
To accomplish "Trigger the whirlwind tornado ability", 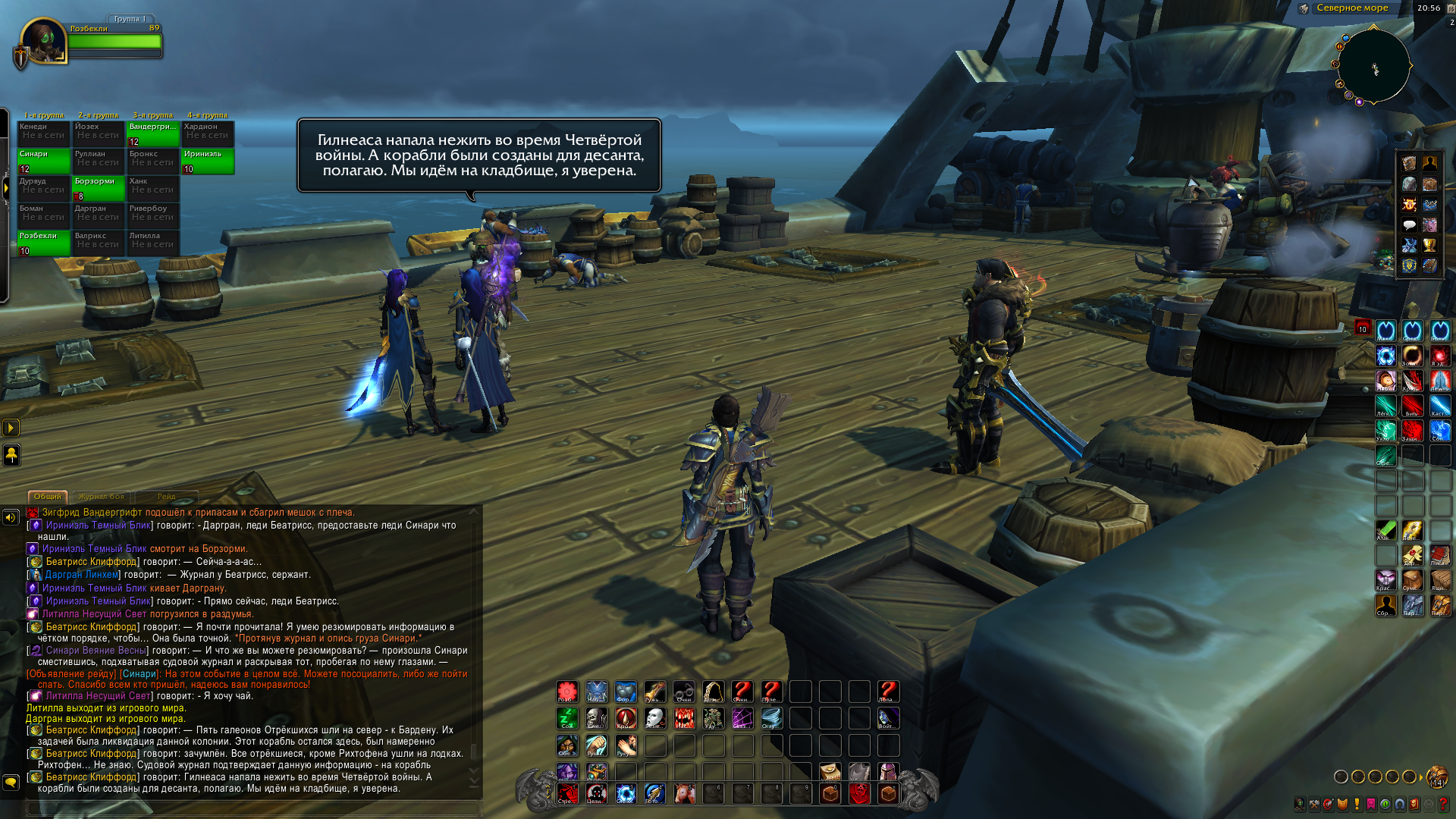I will click(x=771, y=718).
